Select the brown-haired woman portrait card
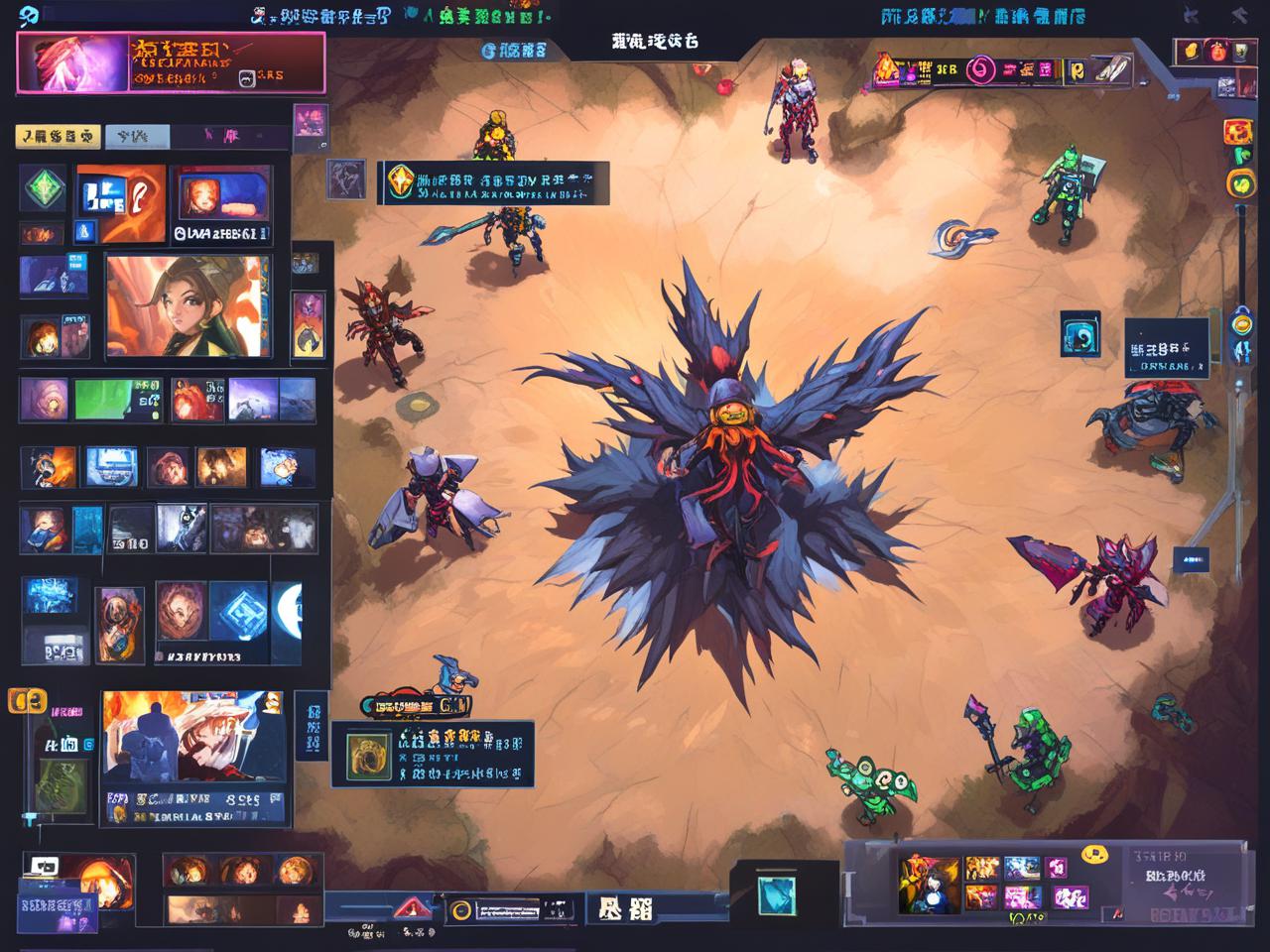This screenshot has width=1270, height=952. click(x=188, y=305)
